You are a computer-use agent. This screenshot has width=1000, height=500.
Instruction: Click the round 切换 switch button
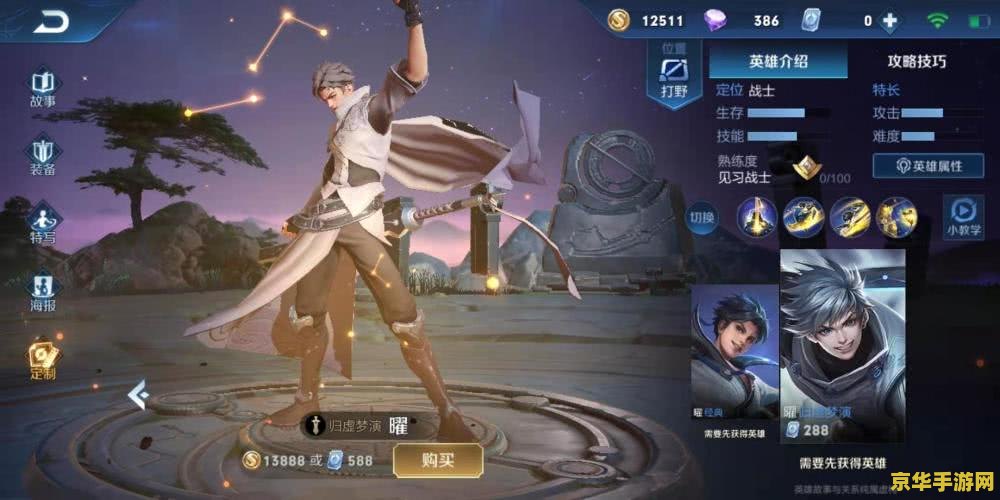pyautogui.click(x=703, y=217)
